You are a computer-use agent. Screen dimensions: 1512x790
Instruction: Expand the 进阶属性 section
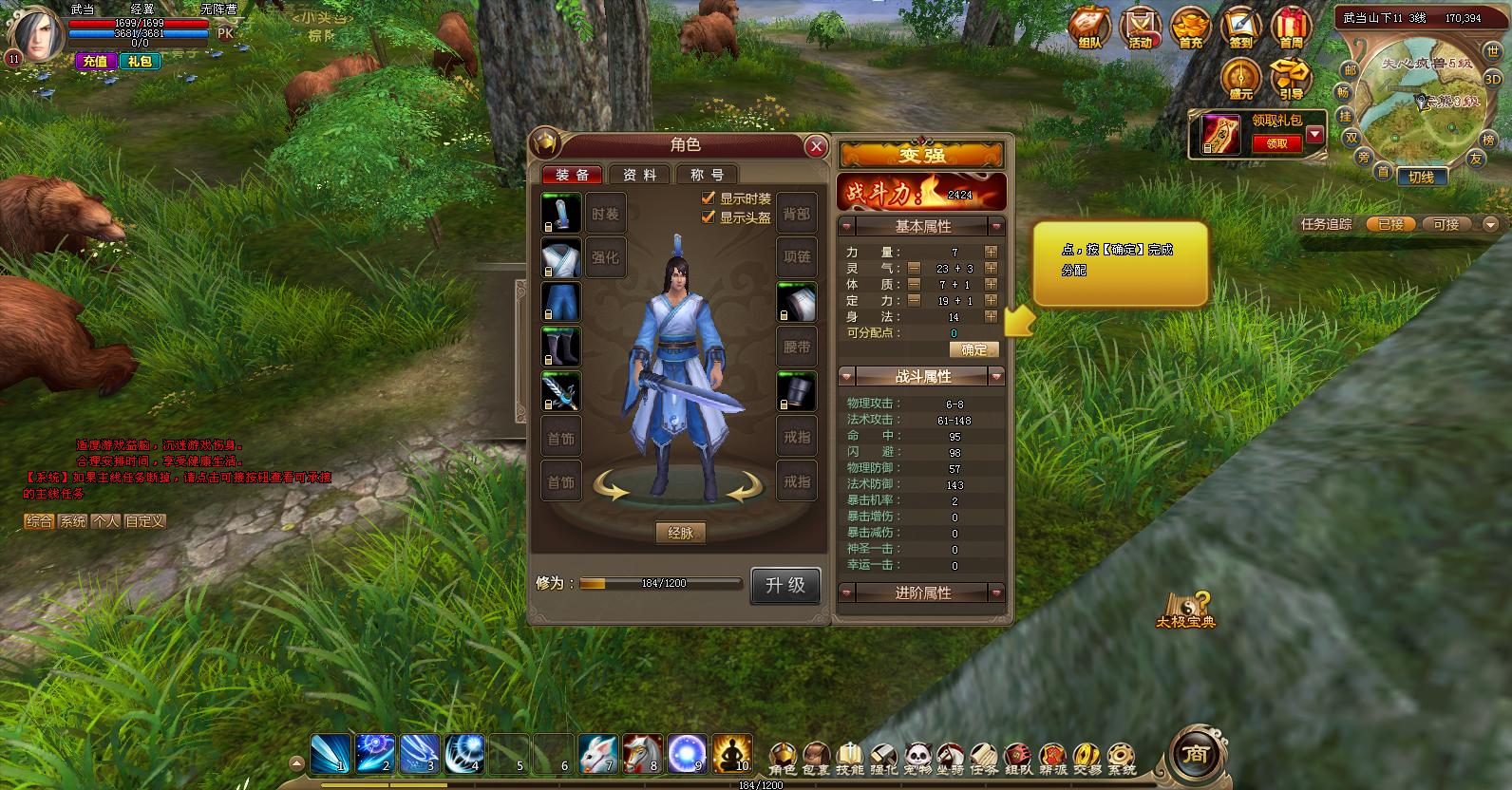[x=922, y=592]
